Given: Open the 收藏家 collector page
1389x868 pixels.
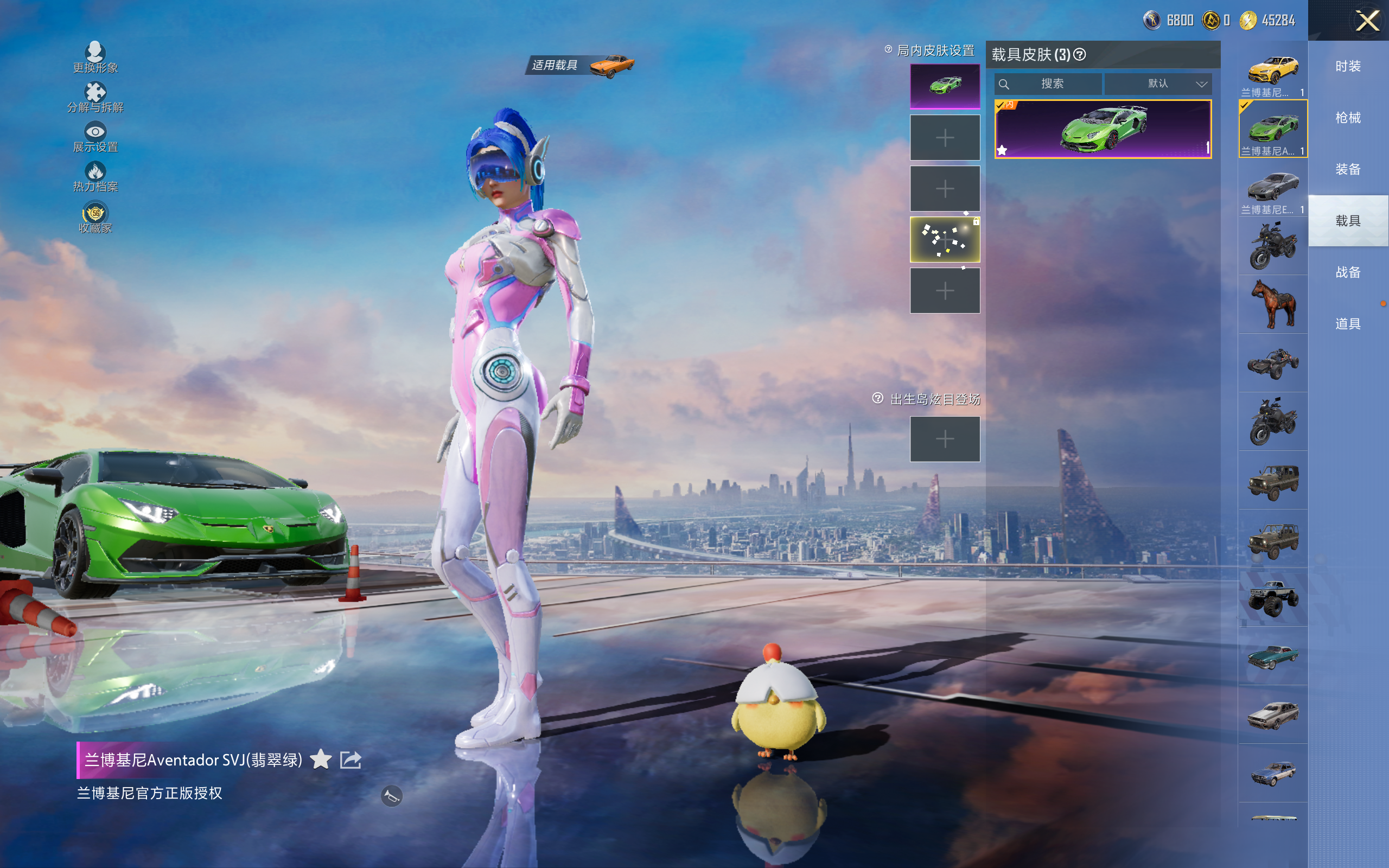Looking at the screenshot, I should tap(95, 218).
